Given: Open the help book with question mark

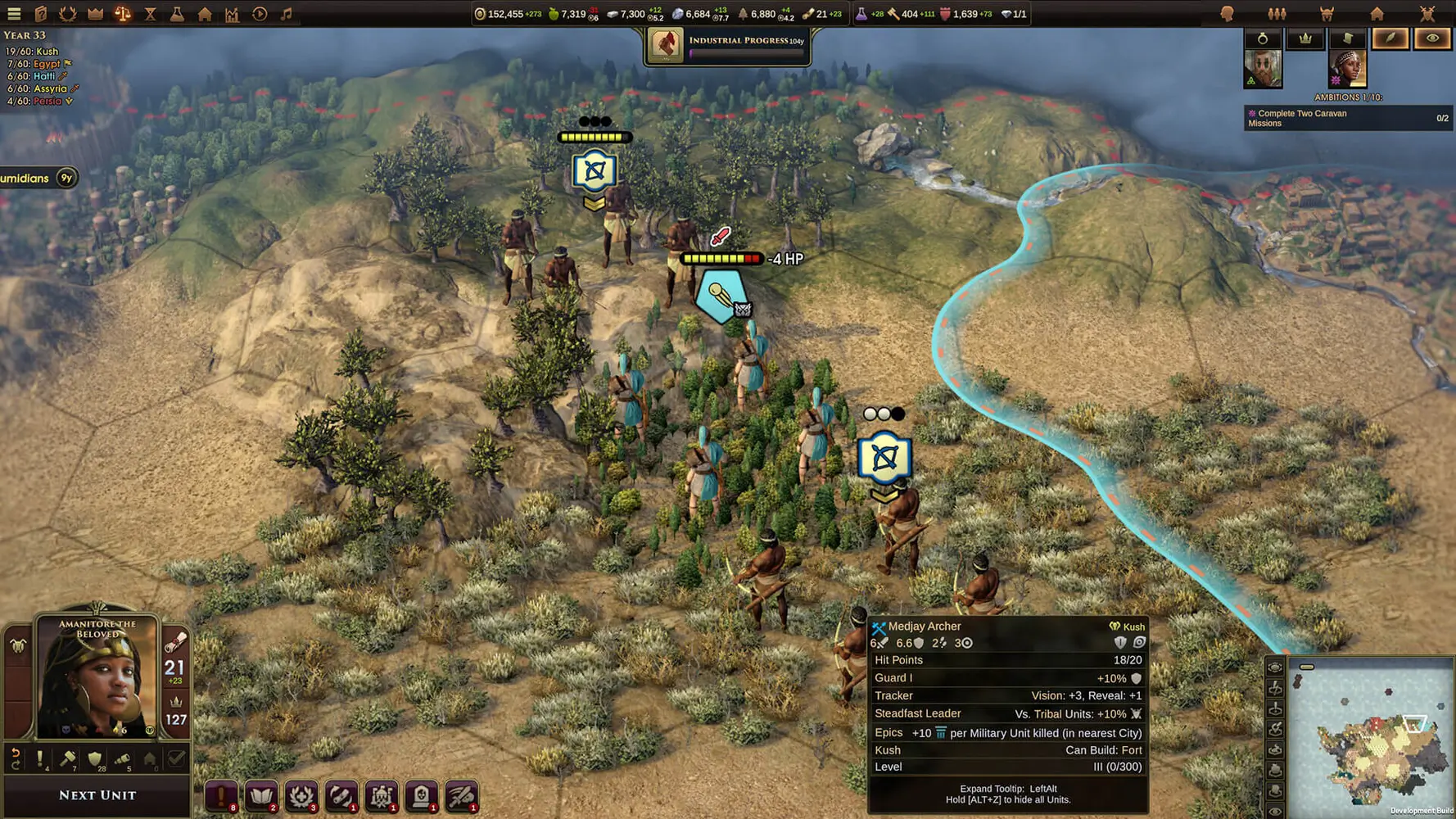Looking at the screenshot, I should tap(41, 14).
